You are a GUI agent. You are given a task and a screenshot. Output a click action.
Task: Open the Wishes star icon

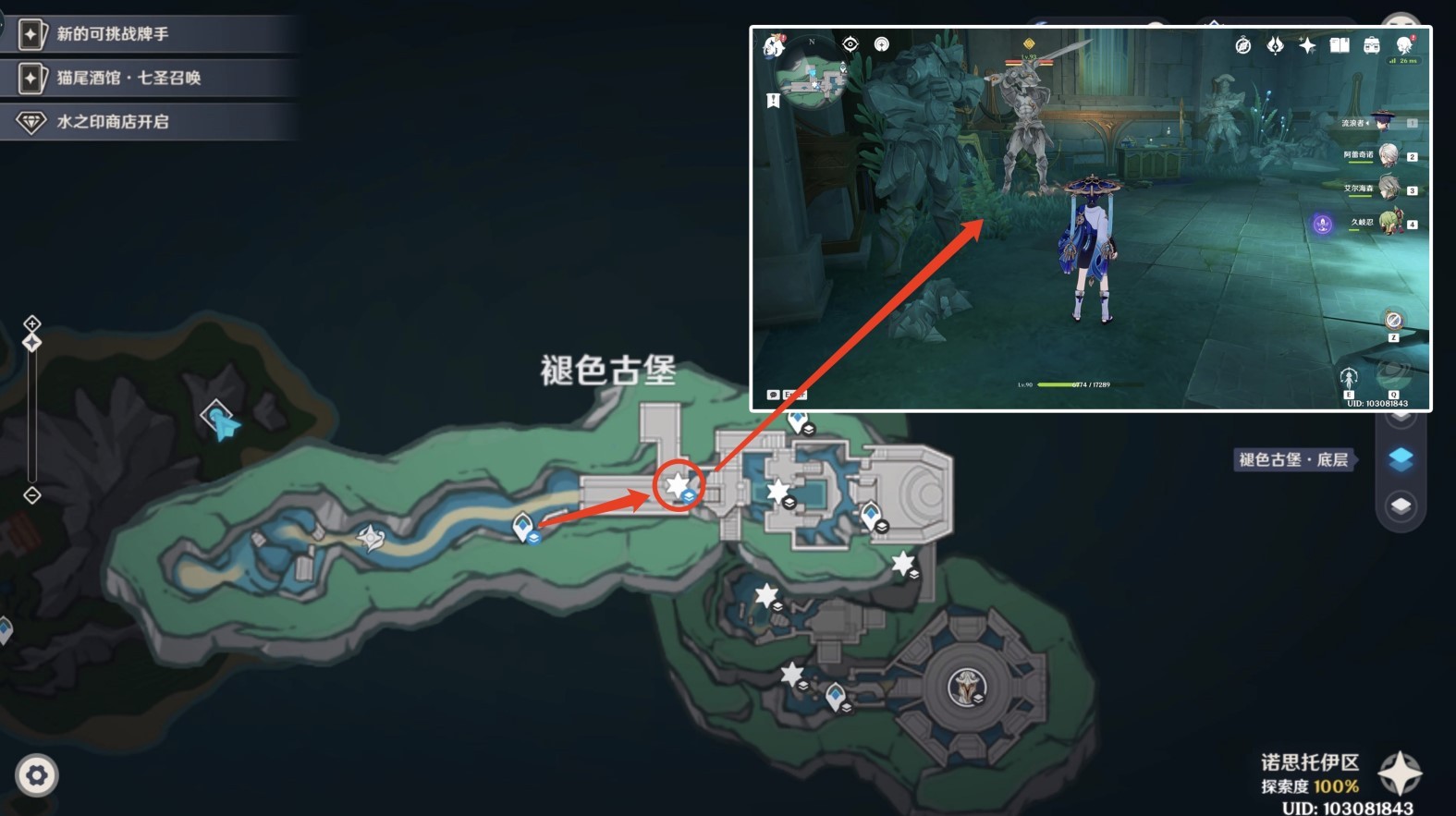pyautogui.click(x=1306, y=44)
